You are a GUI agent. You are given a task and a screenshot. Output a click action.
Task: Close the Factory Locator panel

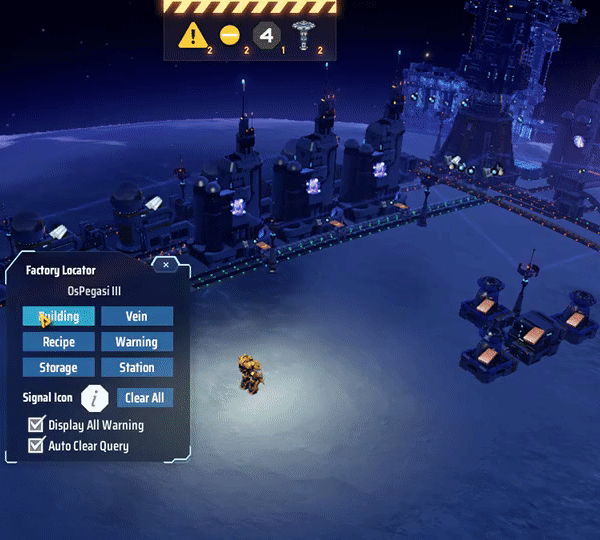166,265
